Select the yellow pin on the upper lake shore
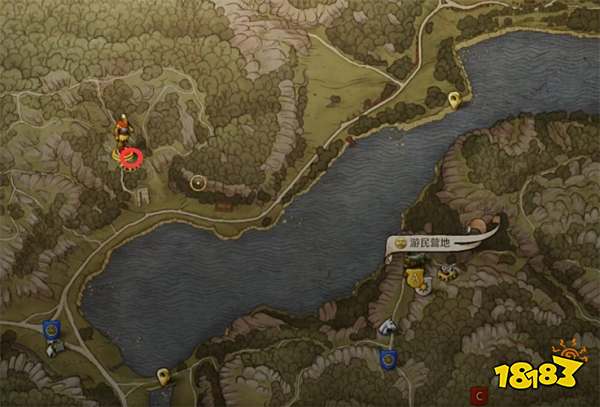The image size is (600, 407). pos(455,99)
